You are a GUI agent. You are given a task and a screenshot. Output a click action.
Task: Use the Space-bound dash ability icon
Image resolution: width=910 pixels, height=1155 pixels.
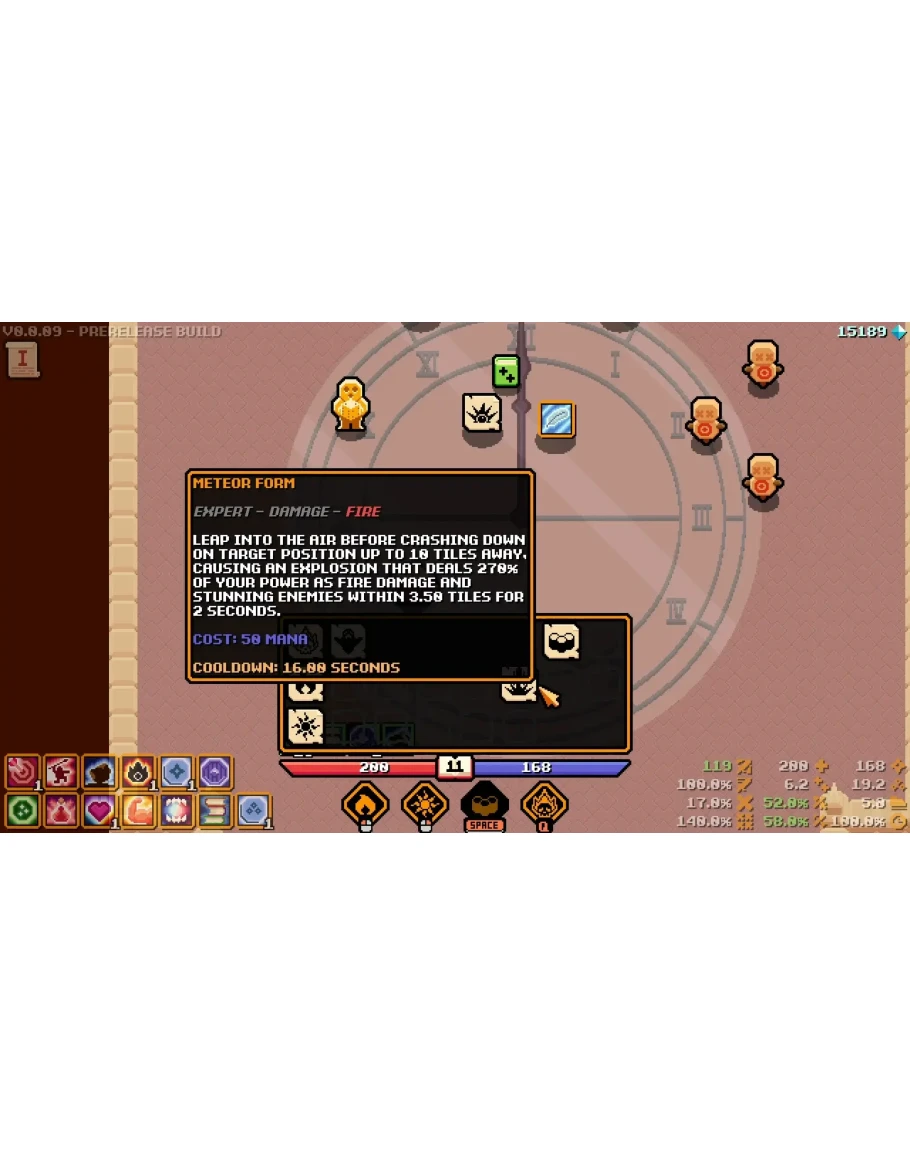pyautogui.click(x=484, y=803)
